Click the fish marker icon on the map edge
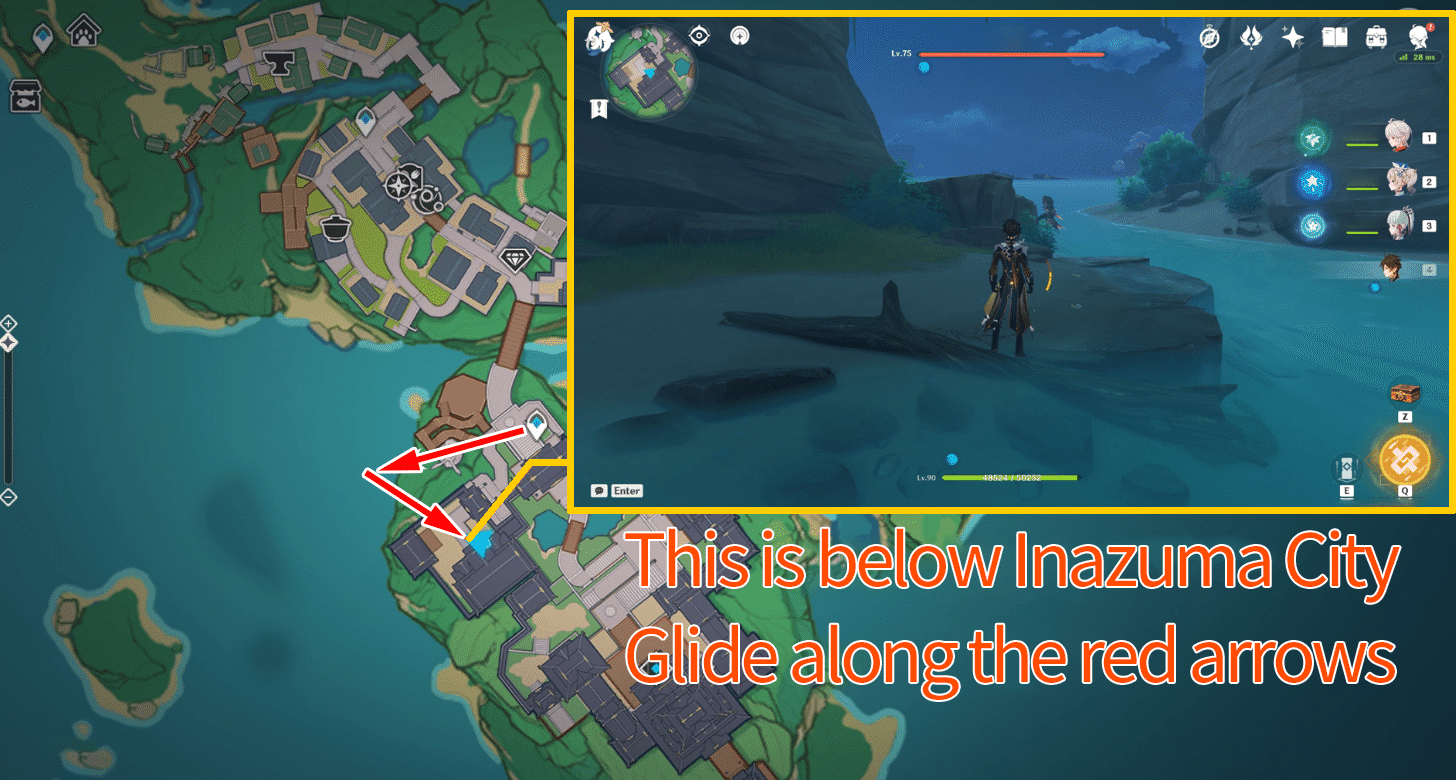This screenshot has width=1456, height=780. 24,94
